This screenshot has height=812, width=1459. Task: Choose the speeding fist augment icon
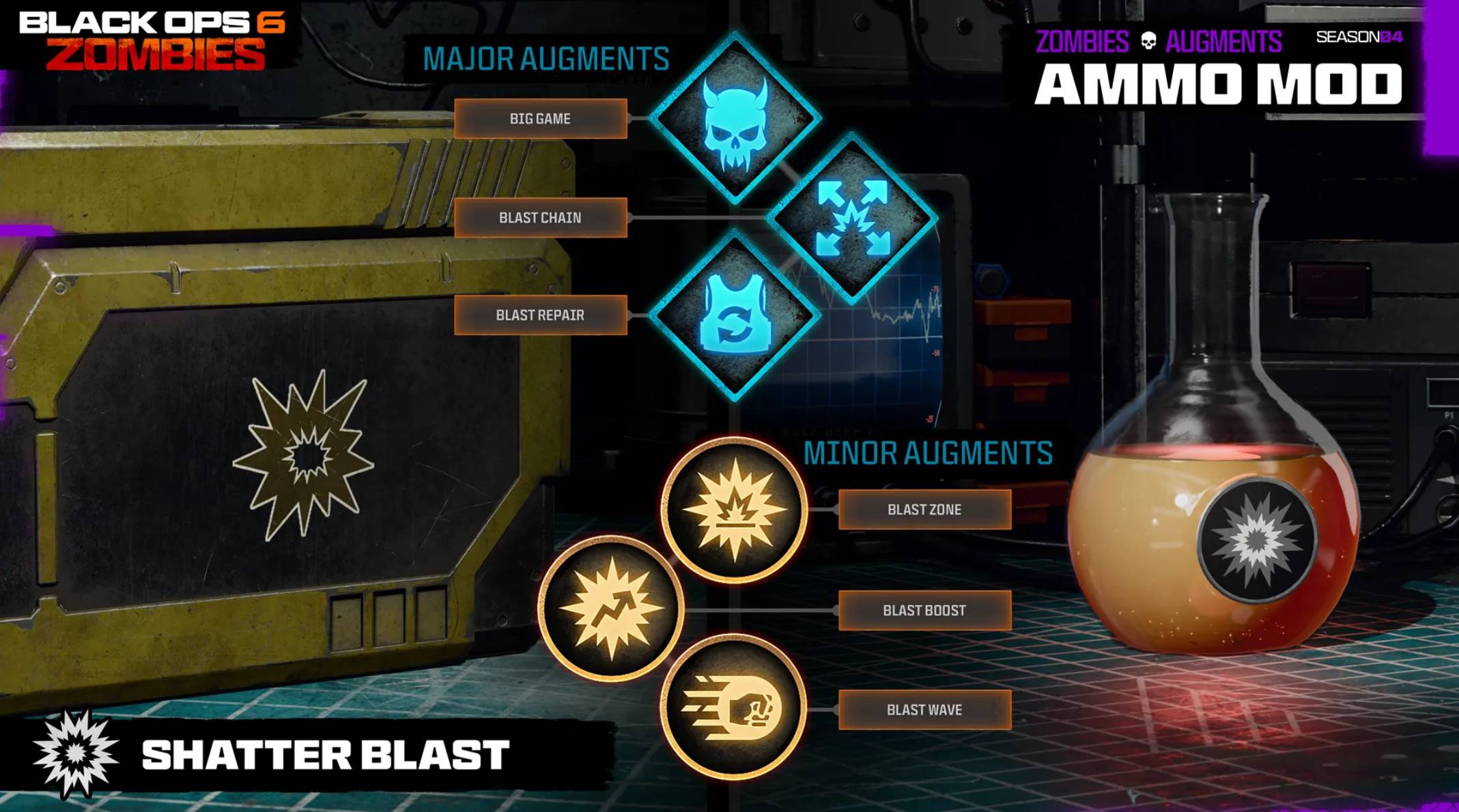point(735,708)
